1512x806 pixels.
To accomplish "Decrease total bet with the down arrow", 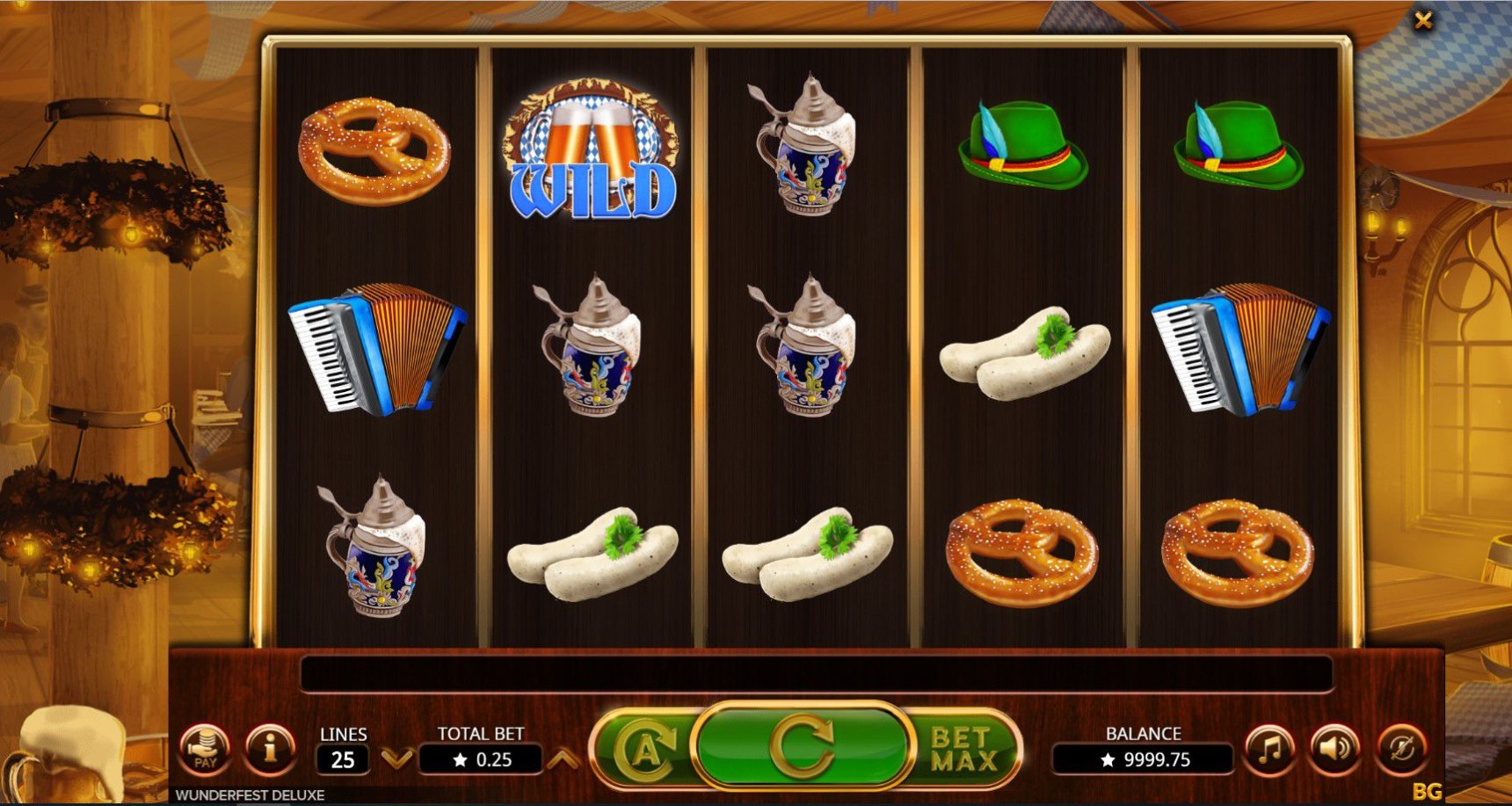I will 397,759.
